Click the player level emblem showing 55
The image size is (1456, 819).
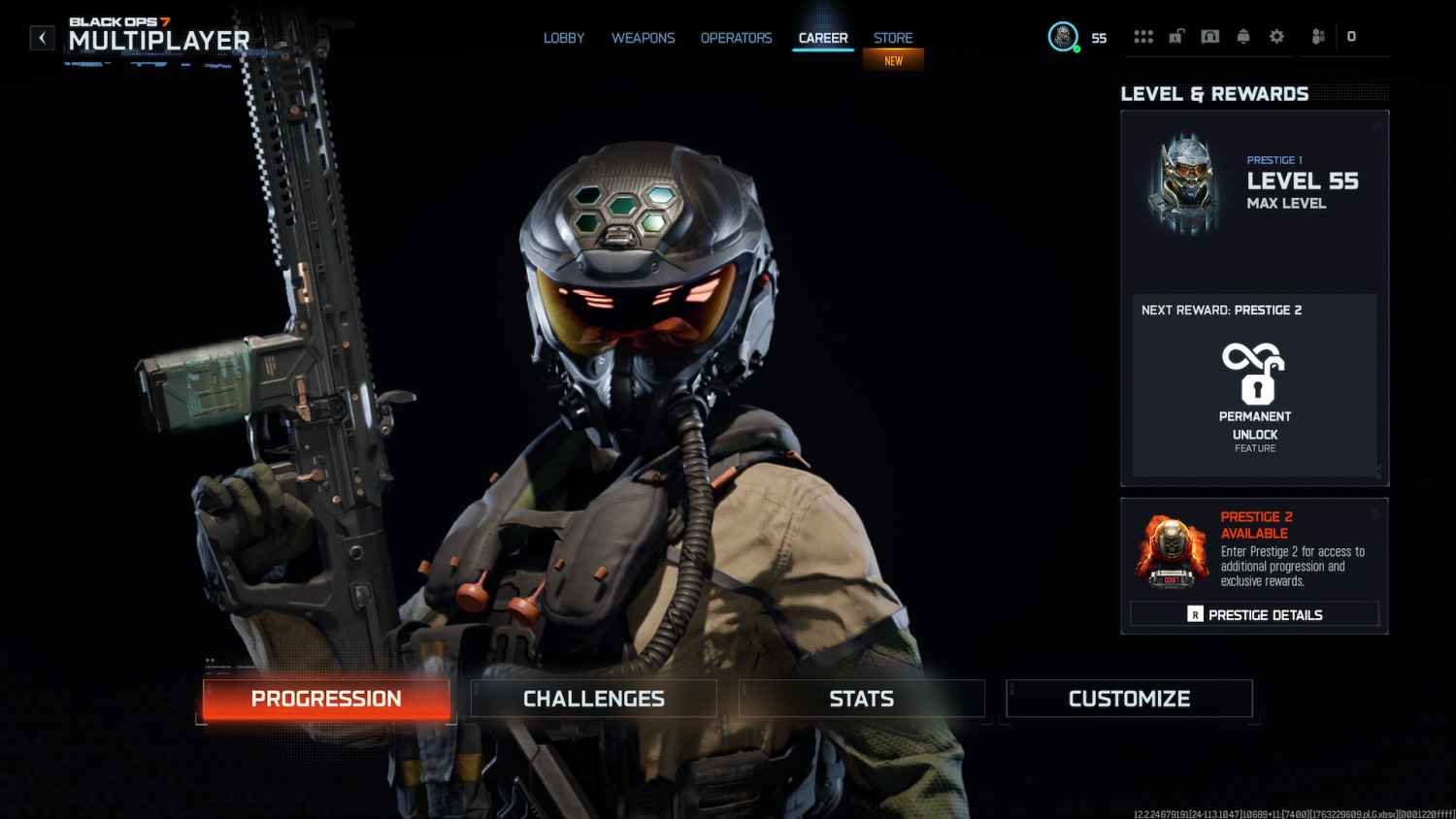click(1060, 37)
